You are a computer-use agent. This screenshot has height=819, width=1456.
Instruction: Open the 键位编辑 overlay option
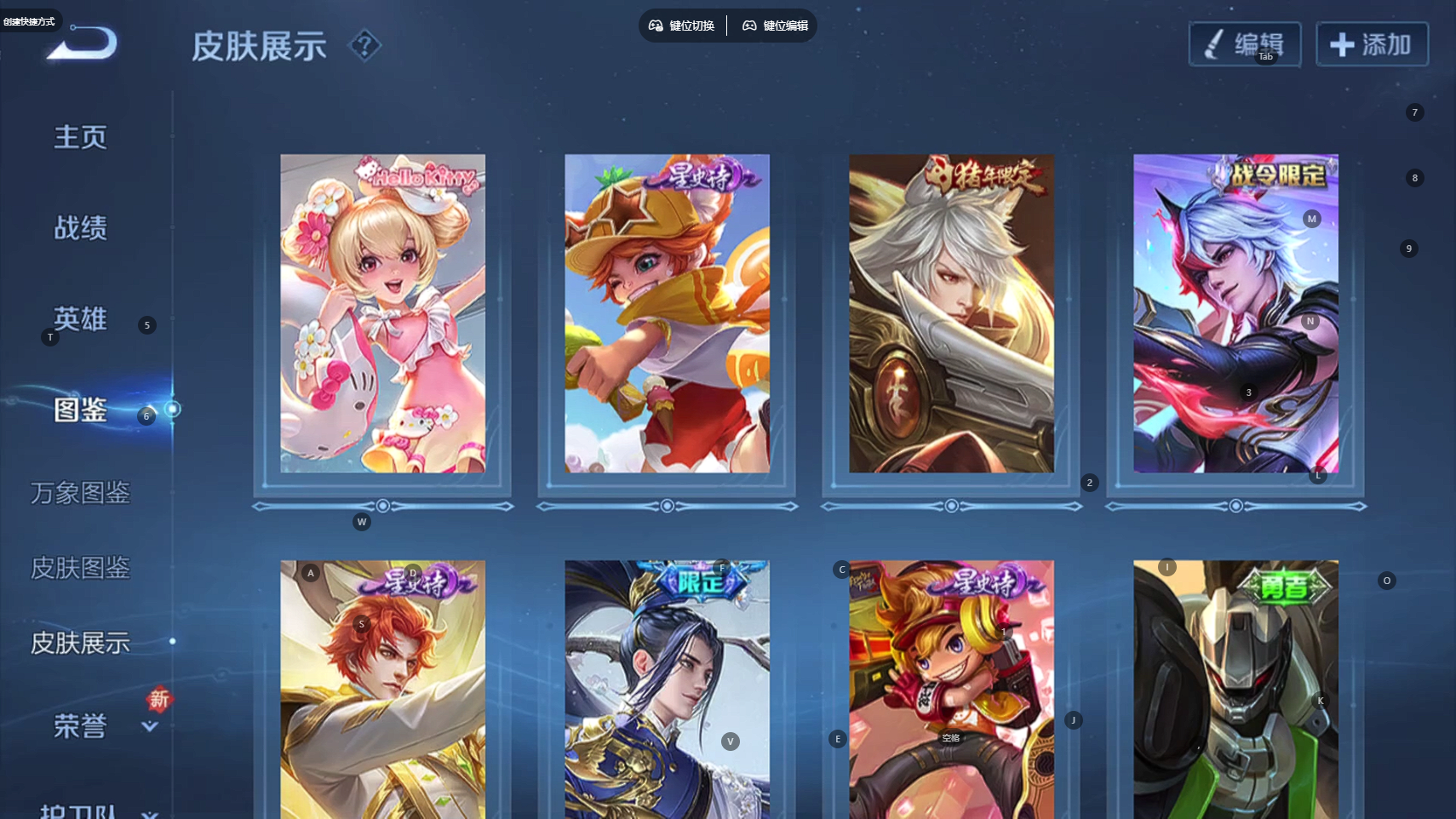(775, 26)
